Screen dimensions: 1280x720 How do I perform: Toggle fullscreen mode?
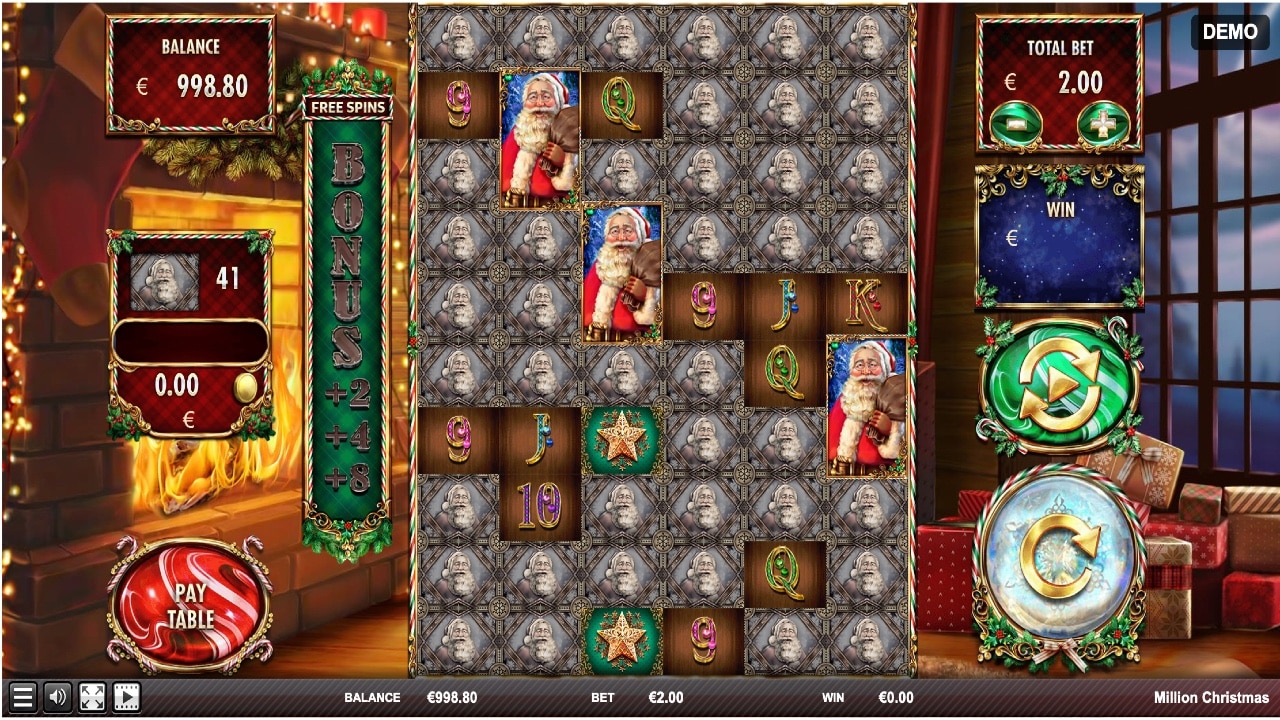93,697
